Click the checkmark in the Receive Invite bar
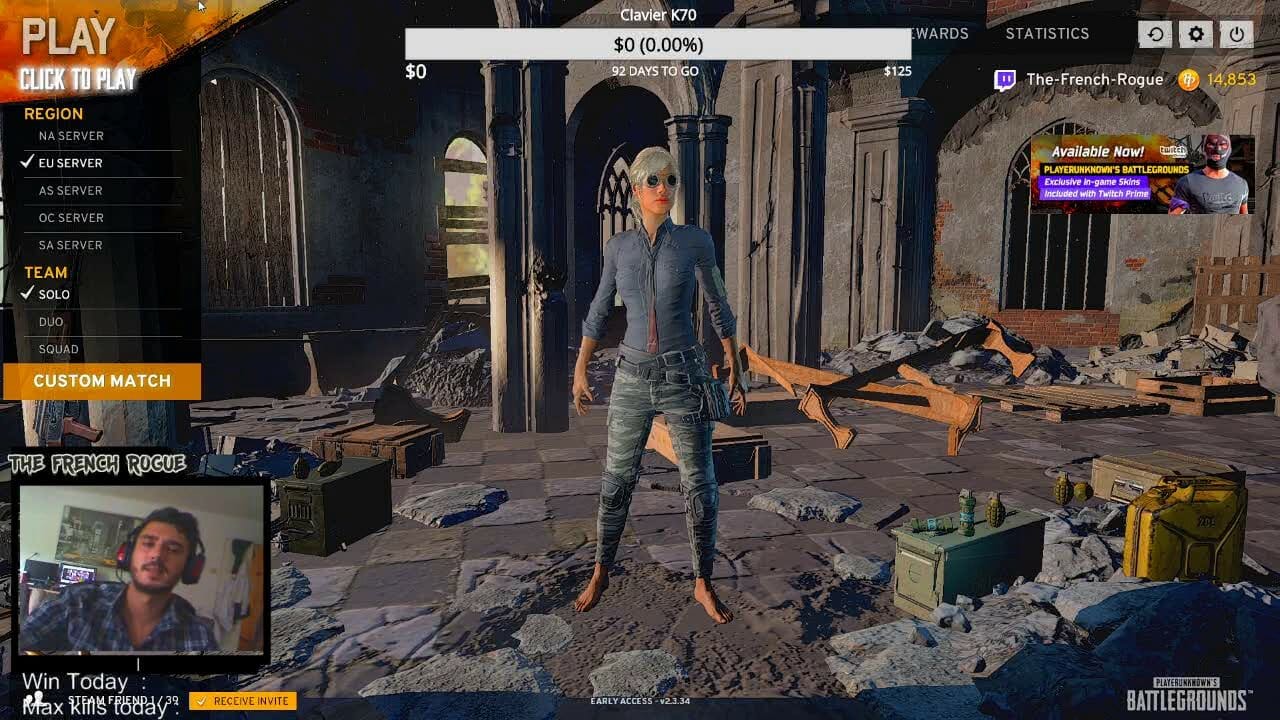This screenshot has height=720, width=1280. 200,701
